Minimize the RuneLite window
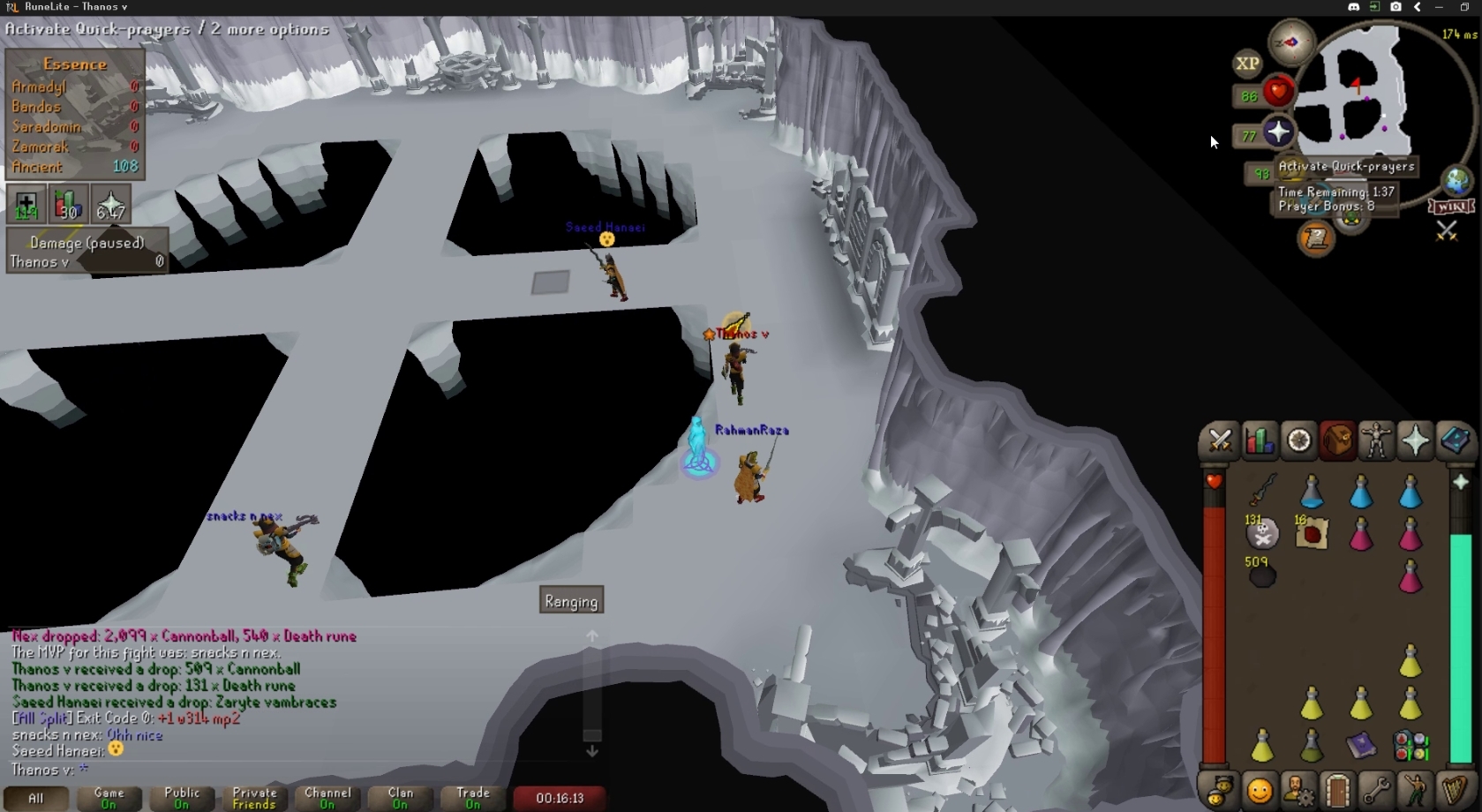 (1439, 7)
